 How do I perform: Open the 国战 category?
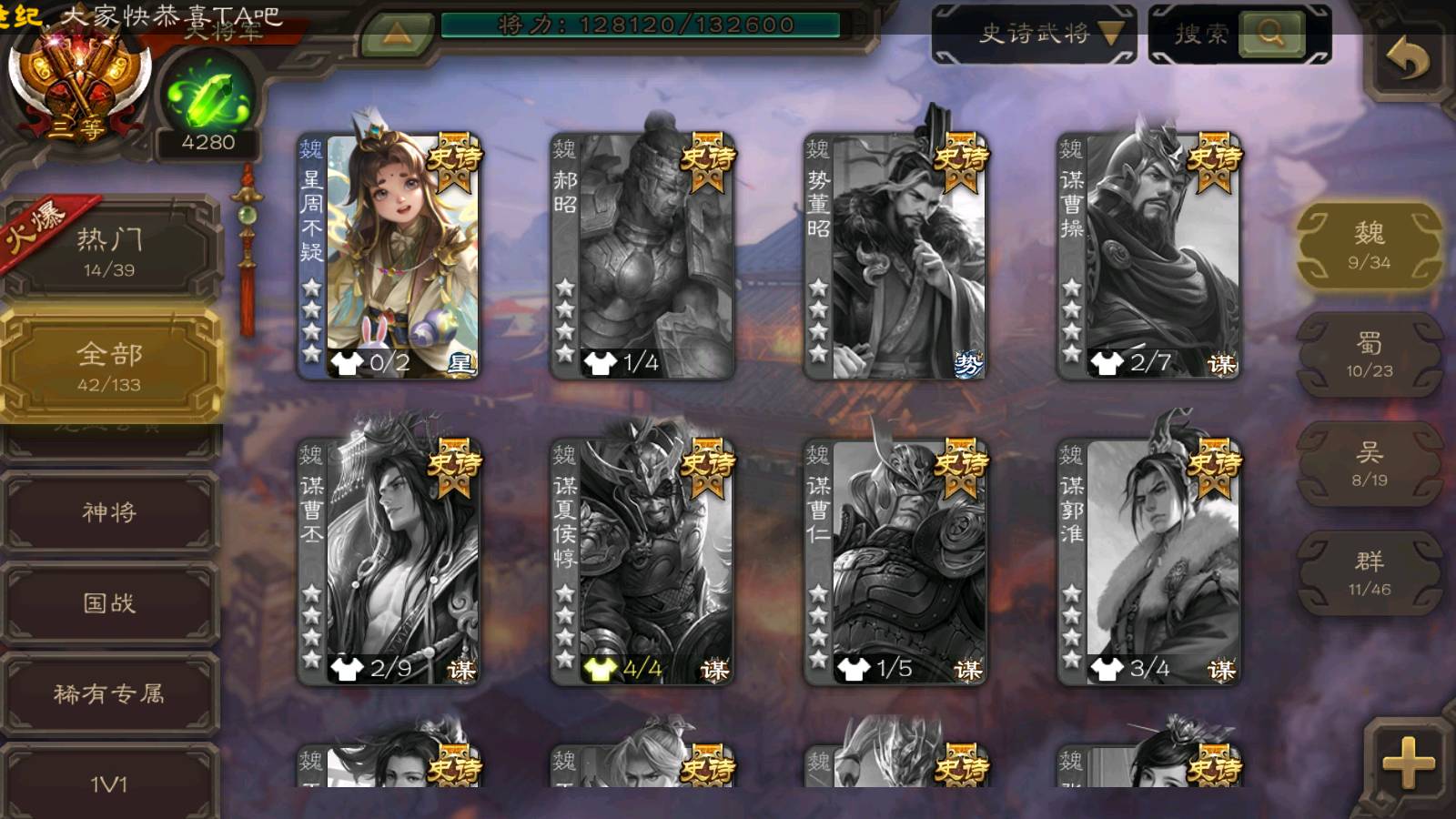click(109, 602)
